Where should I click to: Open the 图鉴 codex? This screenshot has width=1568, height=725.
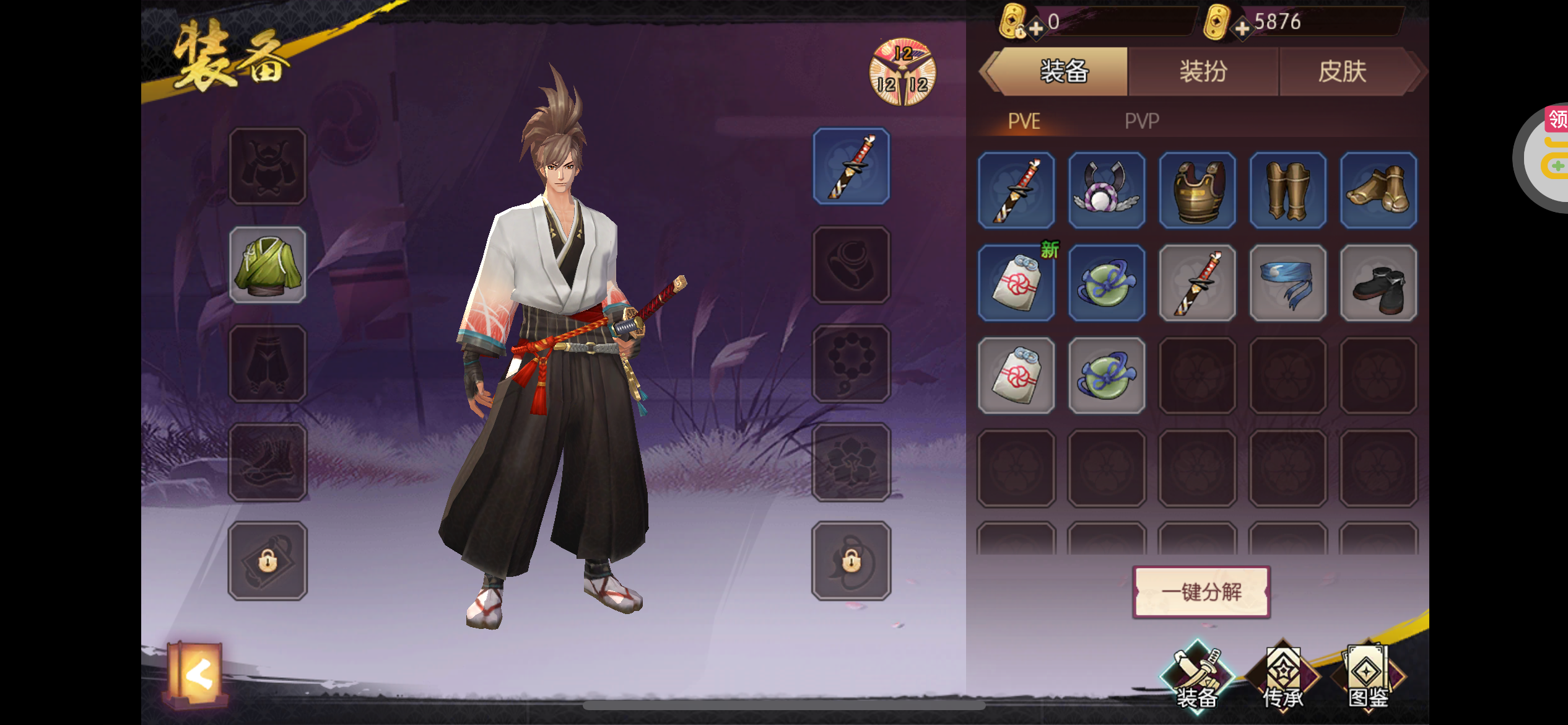tap(1369, 679)
